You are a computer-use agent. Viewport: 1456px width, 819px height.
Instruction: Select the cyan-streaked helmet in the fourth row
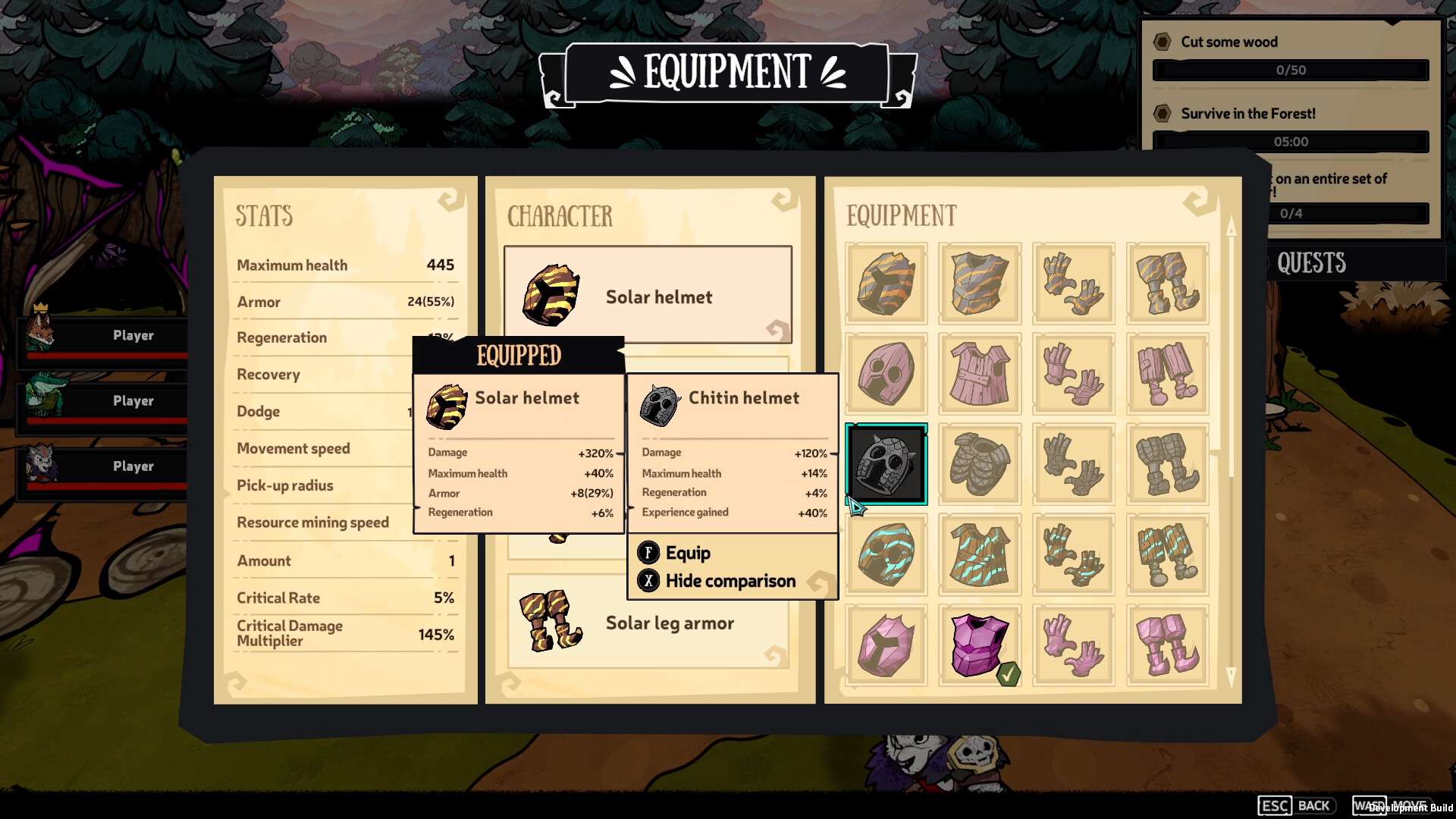click(x=886, y=554)
